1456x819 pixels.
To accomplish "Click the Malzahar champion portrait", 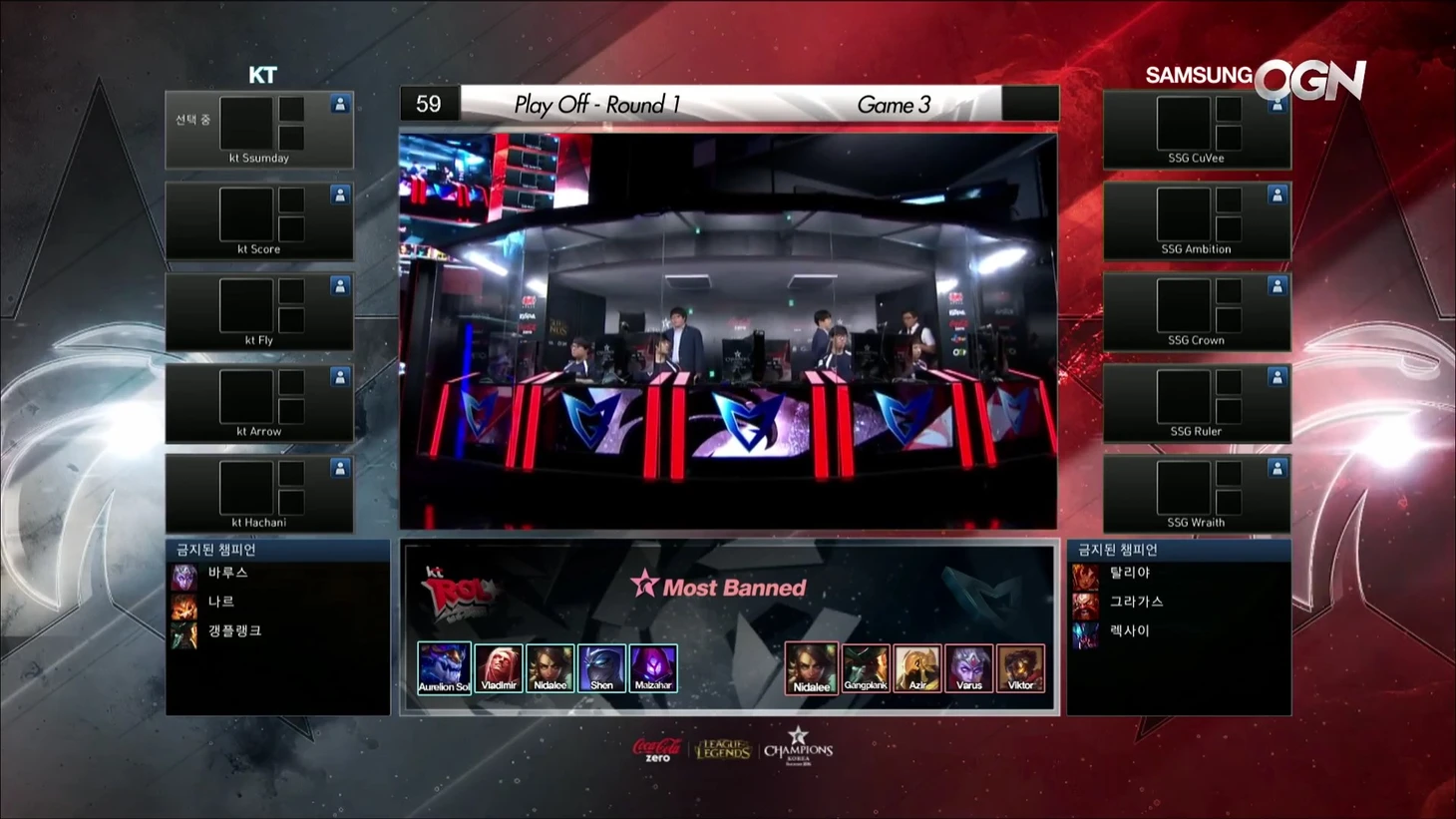I will (x=653, y=666).
